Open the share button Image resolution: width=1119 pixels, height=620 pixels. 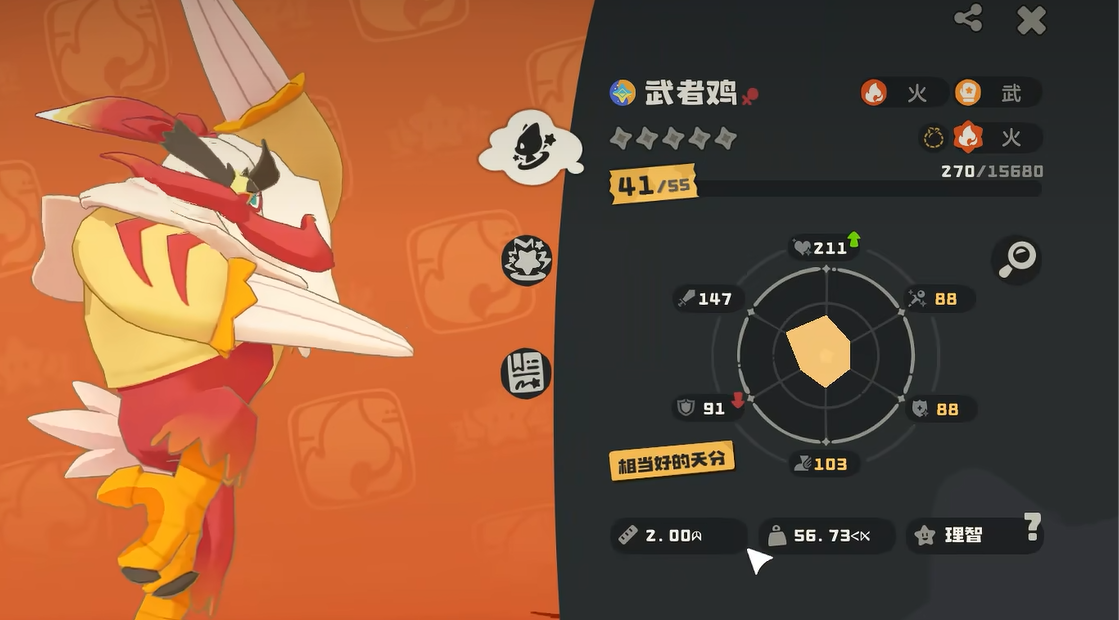(x=968, y=18)
